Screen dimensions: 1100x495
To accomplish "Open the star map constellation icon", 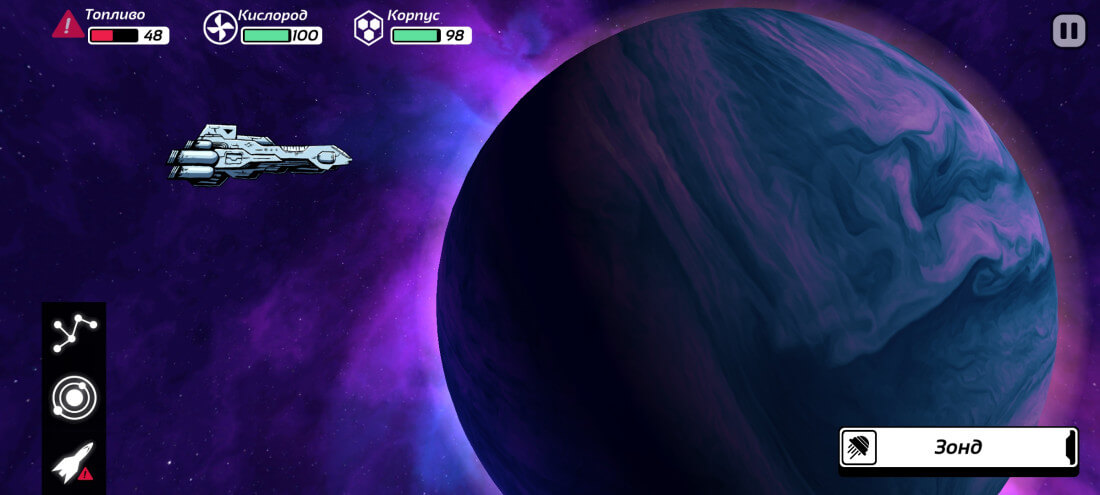I will coord(74,334).
